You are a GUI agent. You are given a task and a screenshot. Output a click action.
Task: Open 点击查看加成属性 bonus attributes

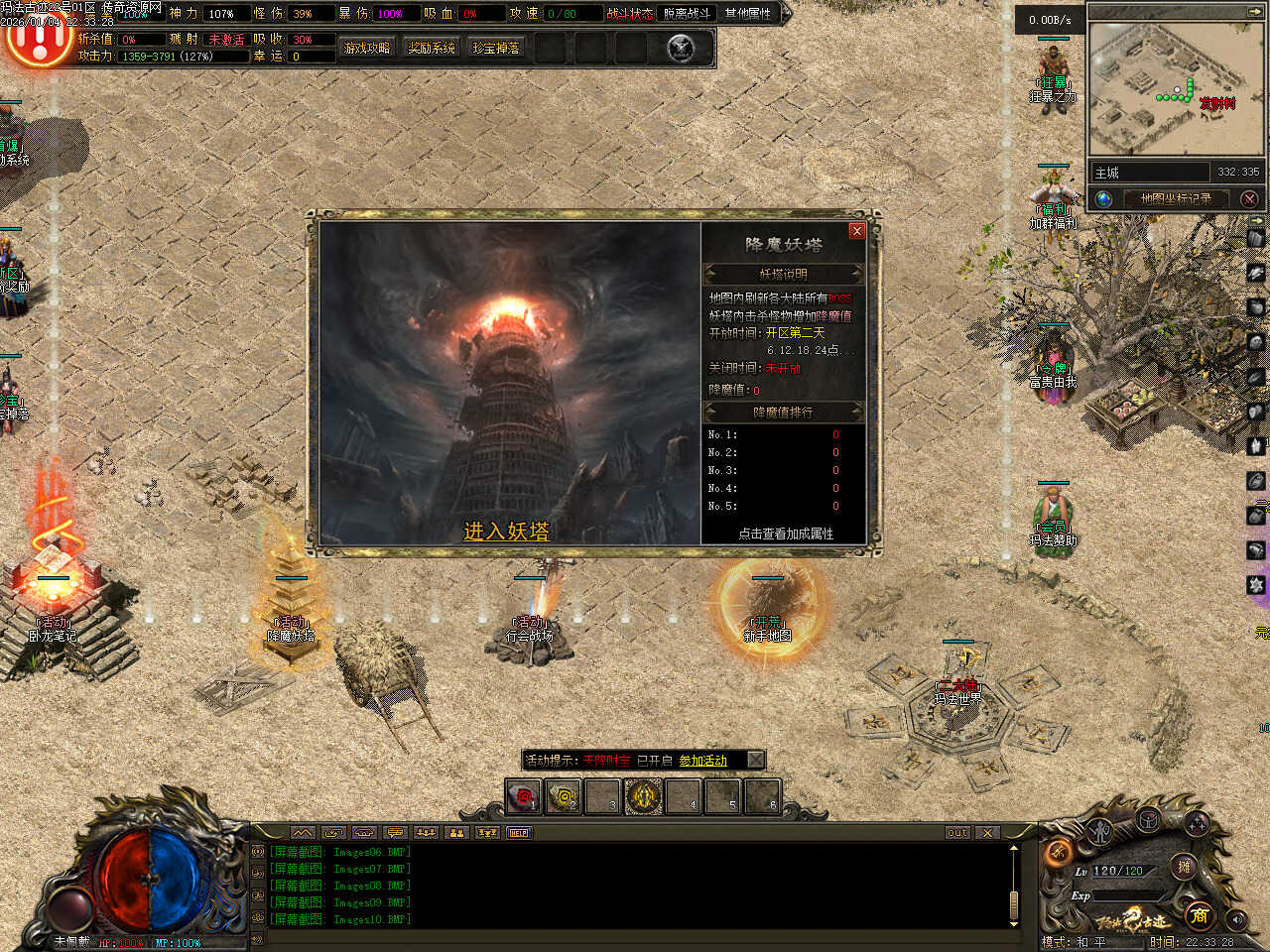click(x=785, y=534)
